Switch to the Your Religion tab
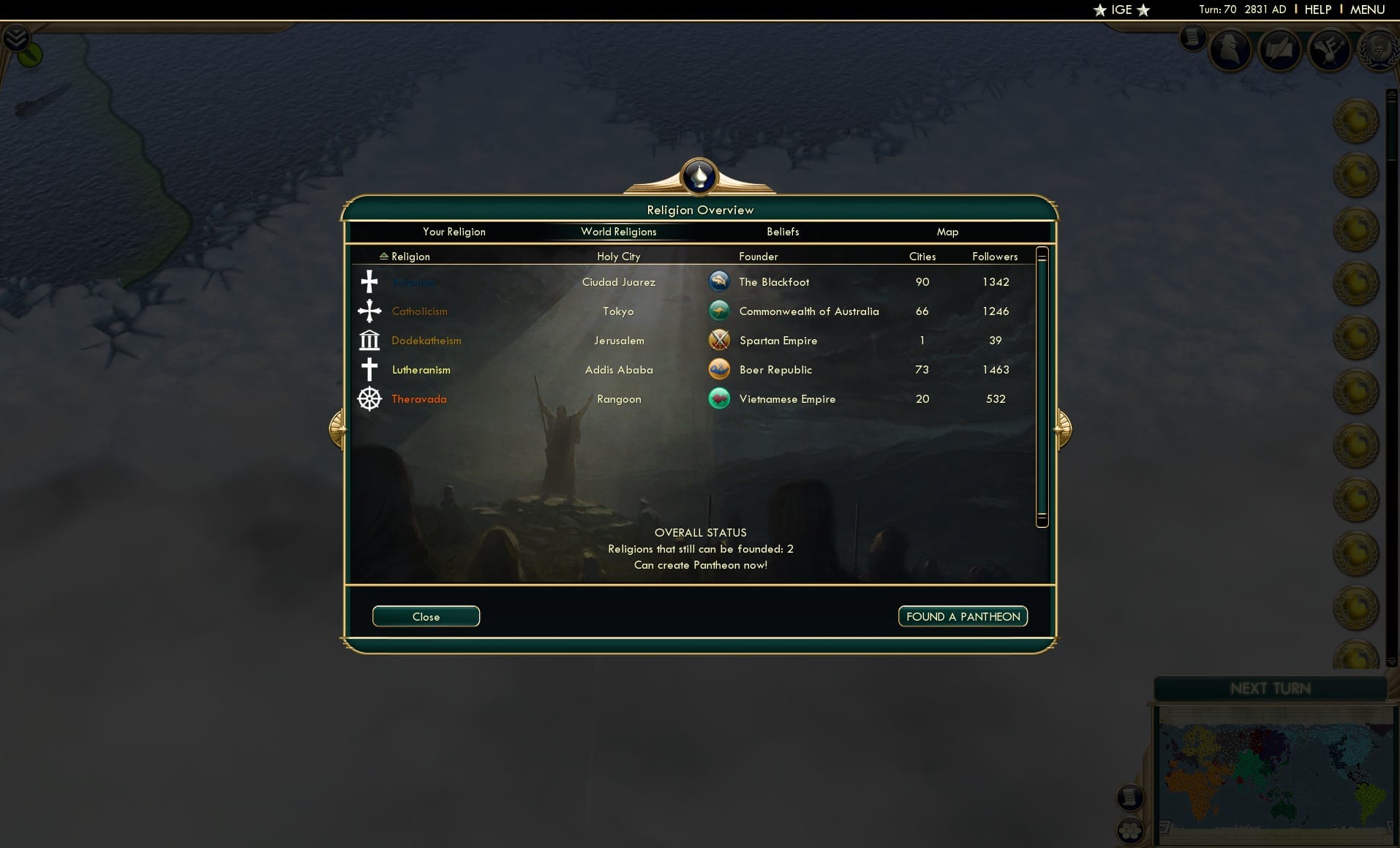The image size is (1400, 848). tap(454, 232)
